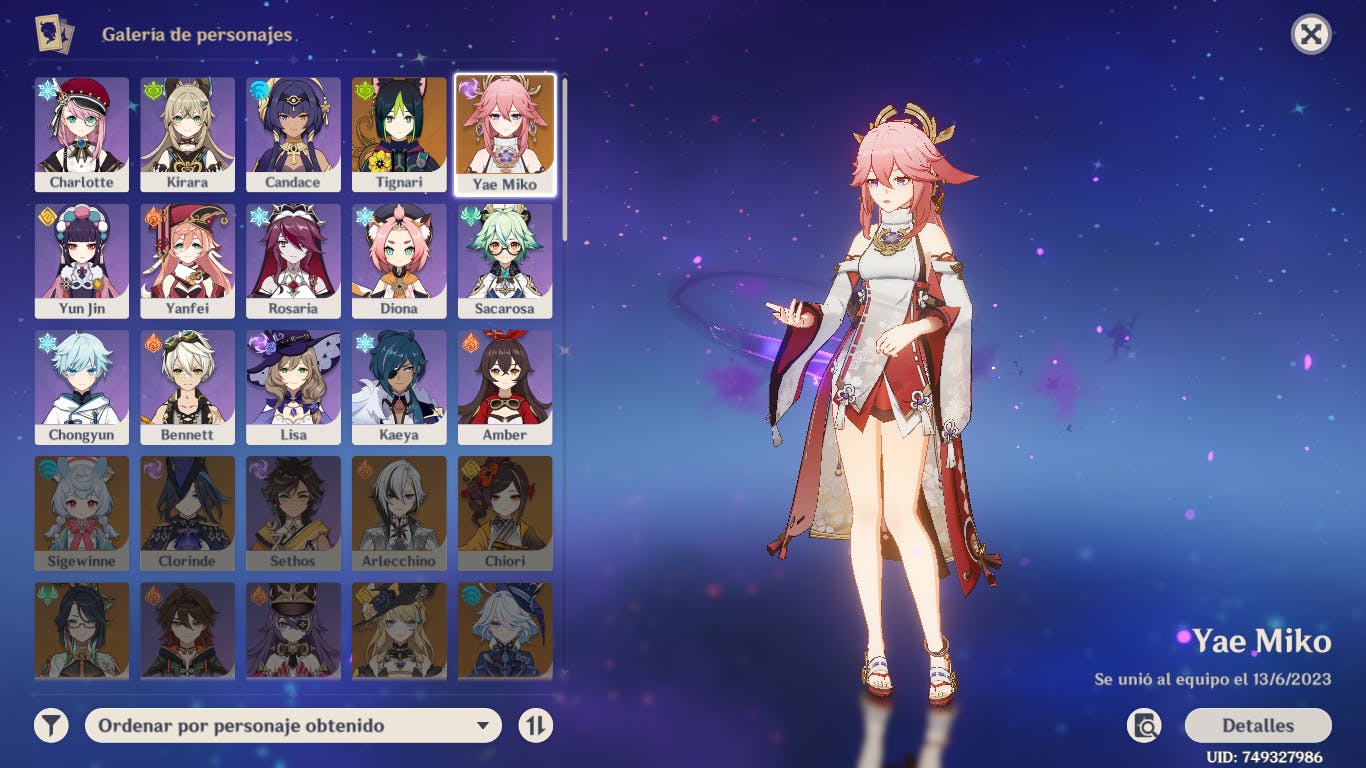Select Candace's portrait
This screenshot has width=1366, height=768.
(x=293, y=134)
